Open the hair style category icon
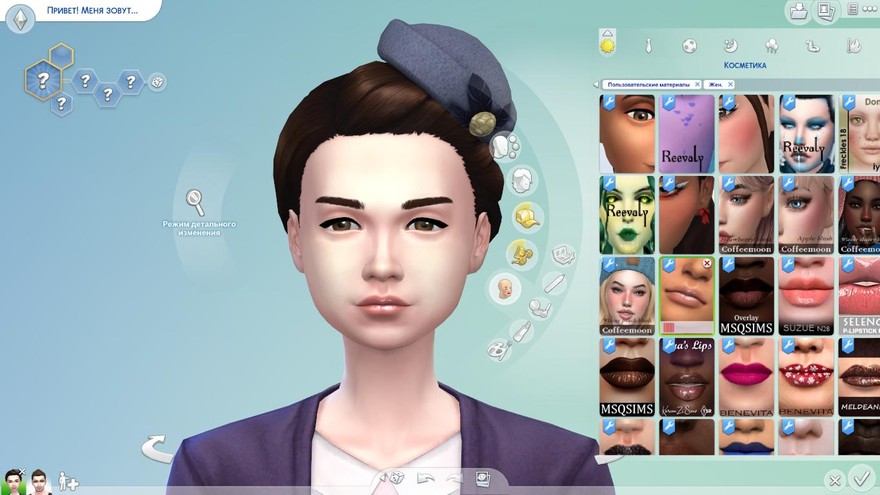Image resolution: width=880 pixels, height=495 pixels. coord(519,181)
